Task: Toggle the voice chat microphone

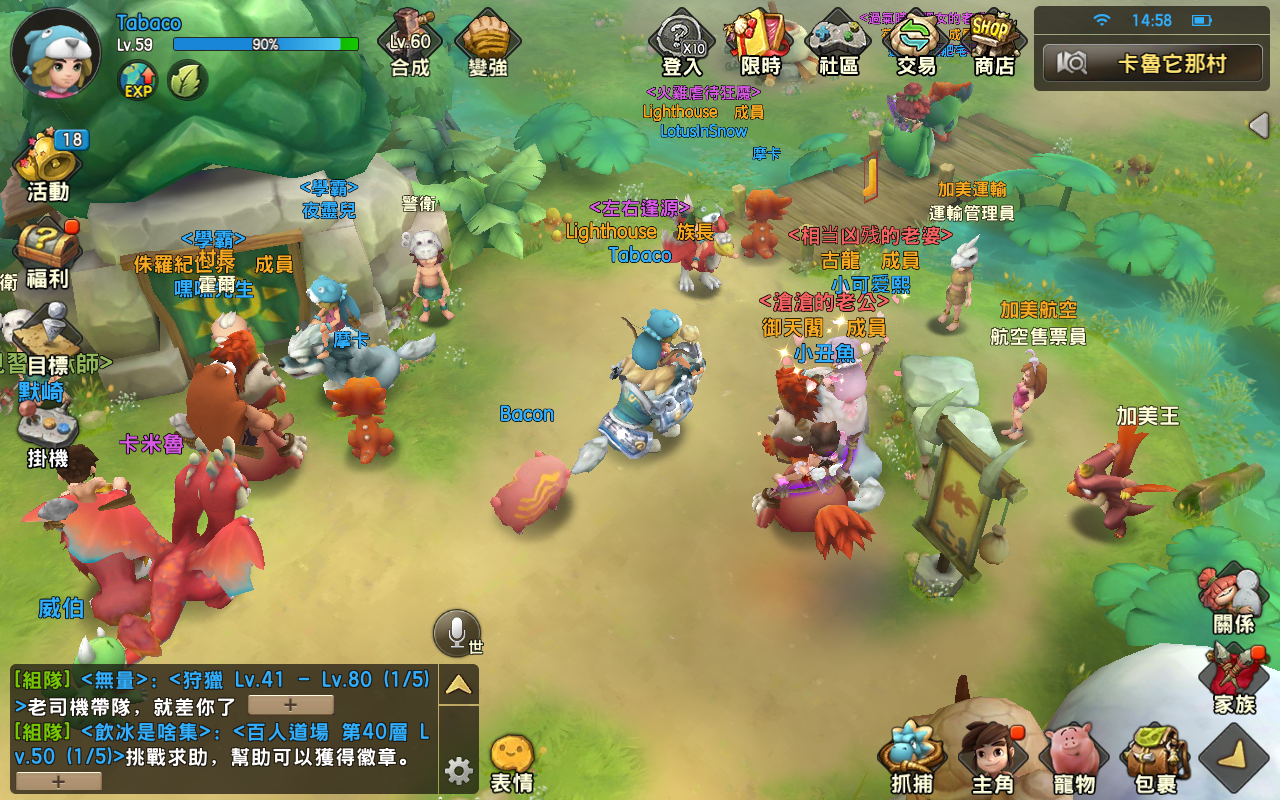Action: tap(459, 630)
